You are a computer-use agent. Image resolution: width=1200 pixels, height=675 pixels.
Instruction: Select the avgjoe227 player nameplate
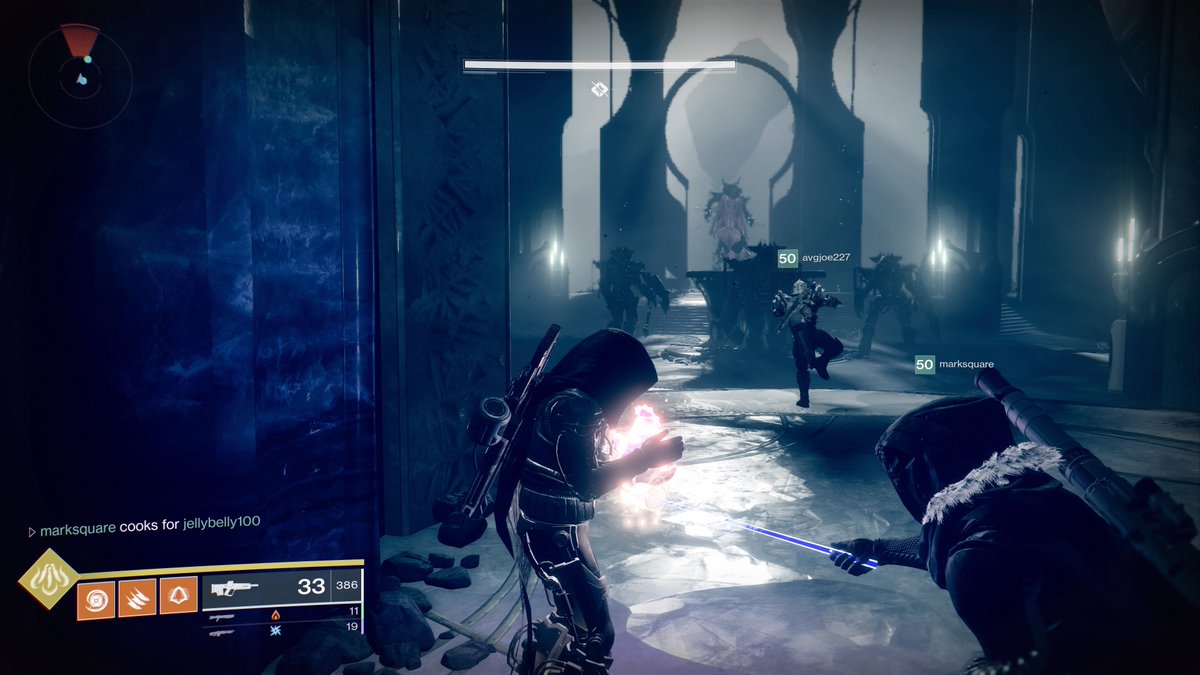coord(815,258)
